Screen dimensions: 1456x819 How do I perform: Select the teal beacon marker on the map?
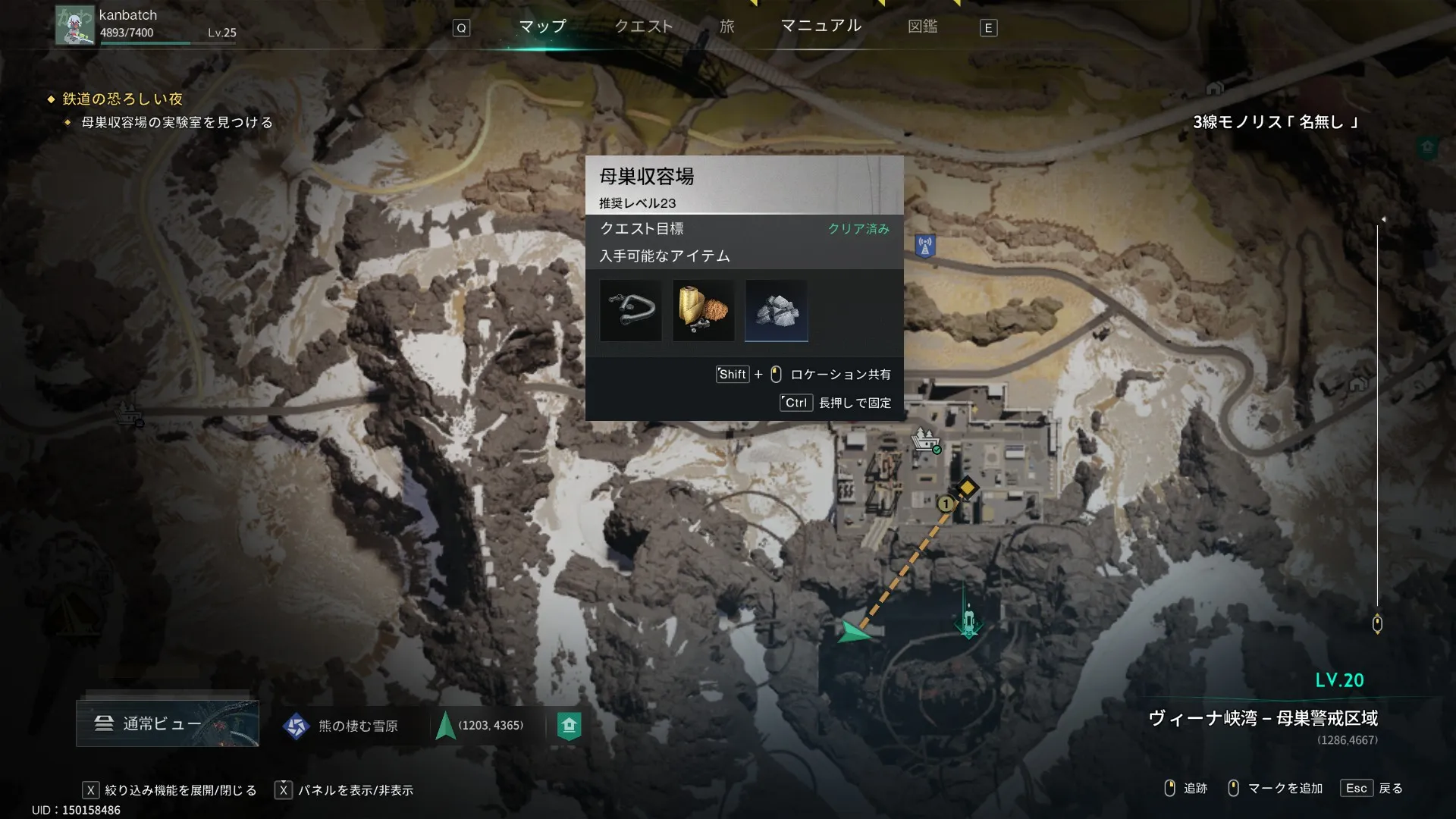pyautogui.click(x=968, y=620)
